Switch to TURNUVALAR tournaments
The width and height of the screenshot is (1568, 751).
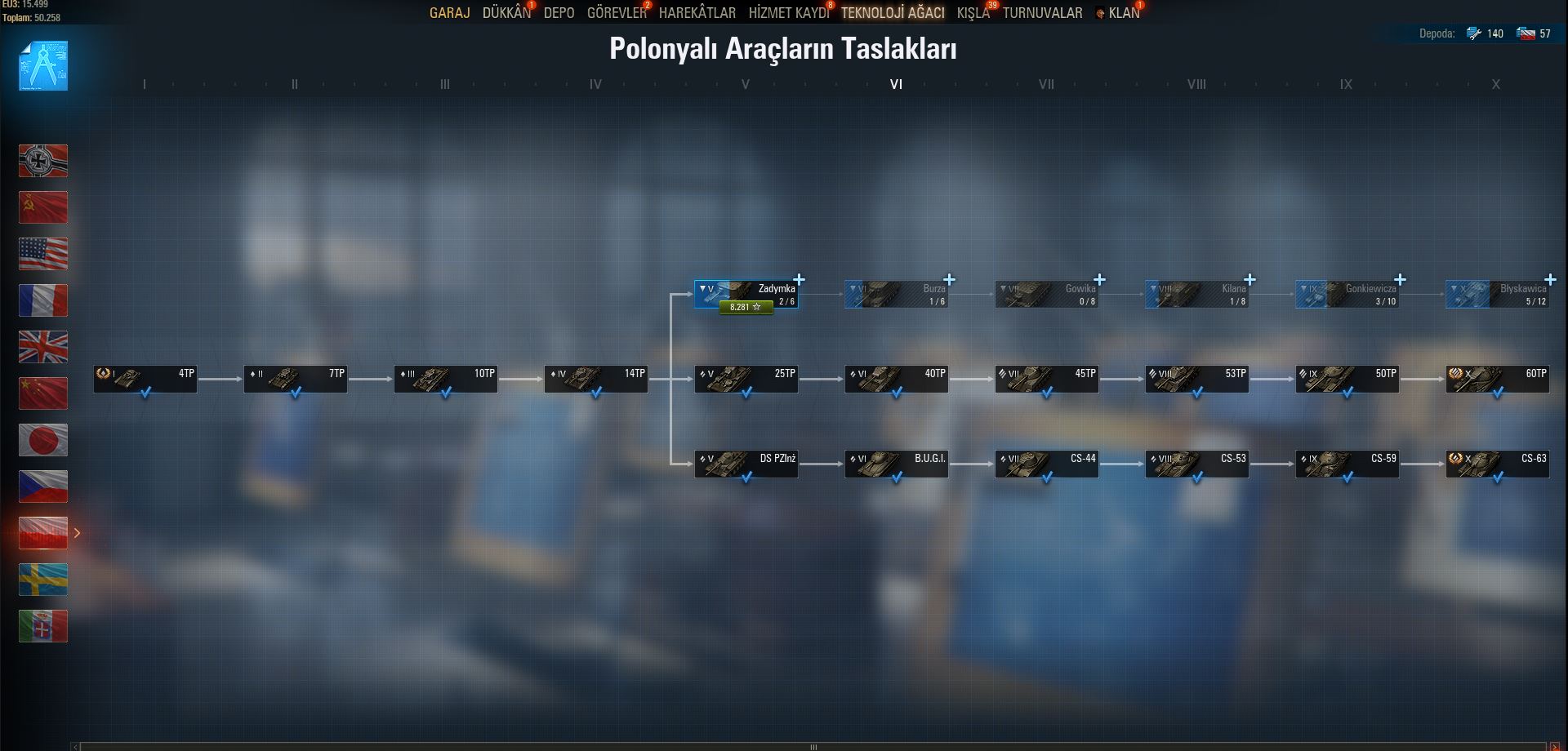click(1042, 13)
